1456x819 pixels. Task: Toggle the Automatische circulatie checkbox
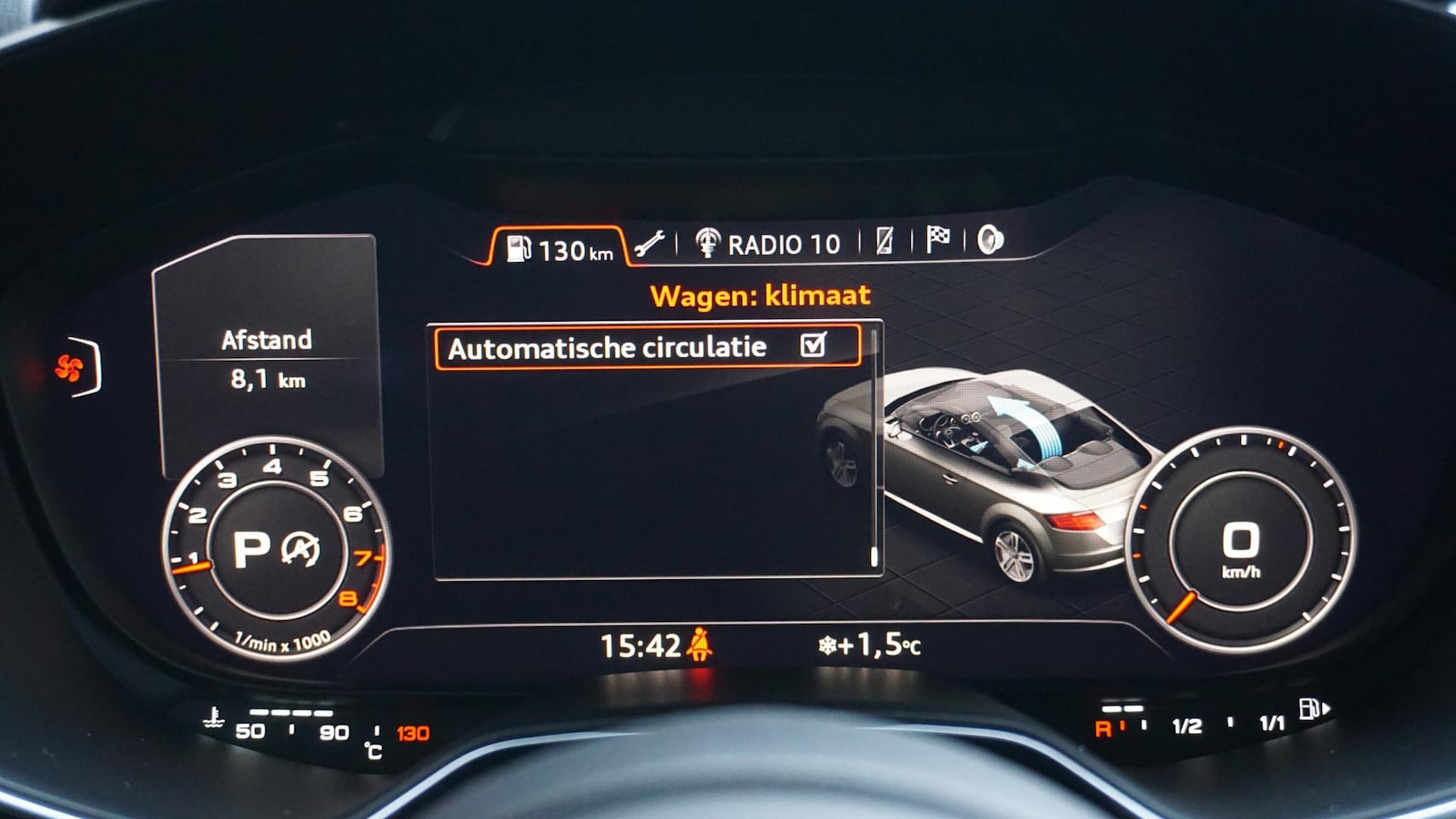[x=814, y=345]
